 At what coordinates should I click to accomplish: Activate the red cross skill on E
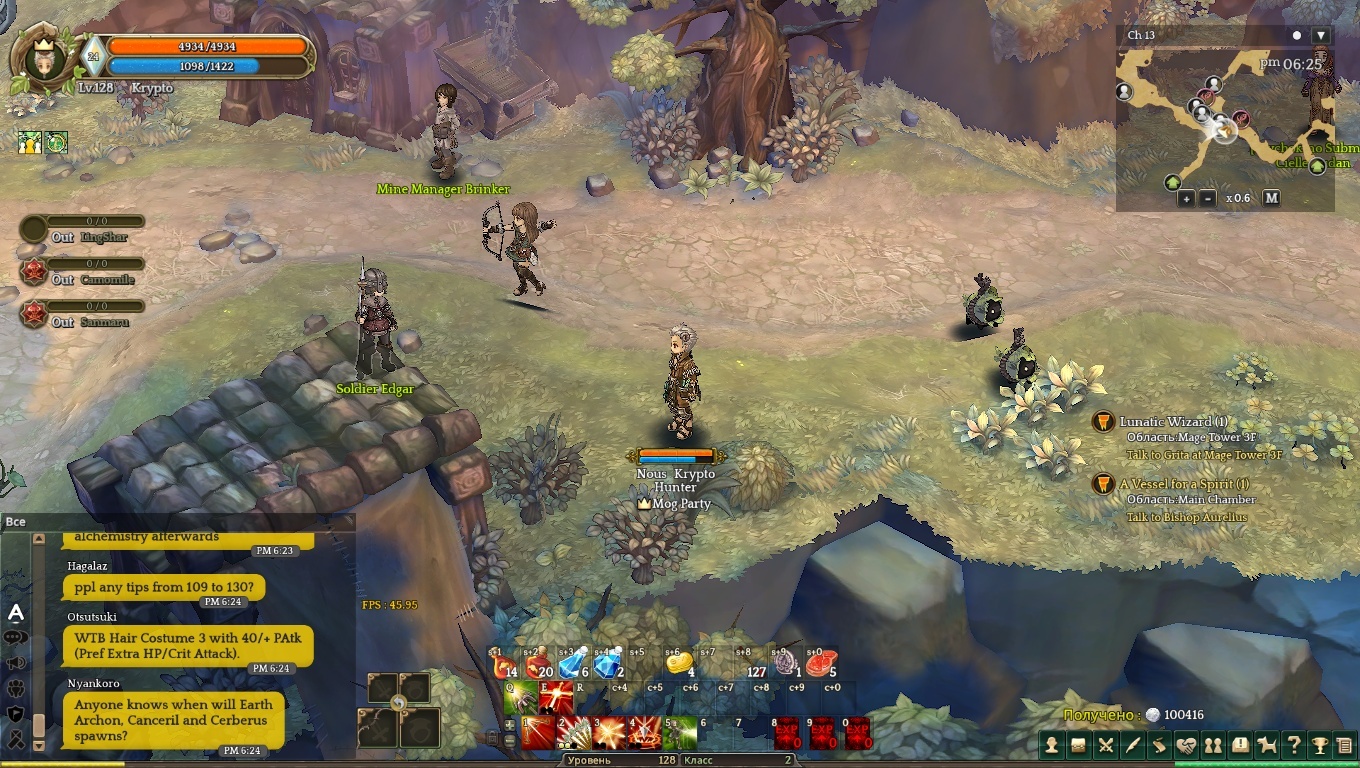click(x=556, y=697)
